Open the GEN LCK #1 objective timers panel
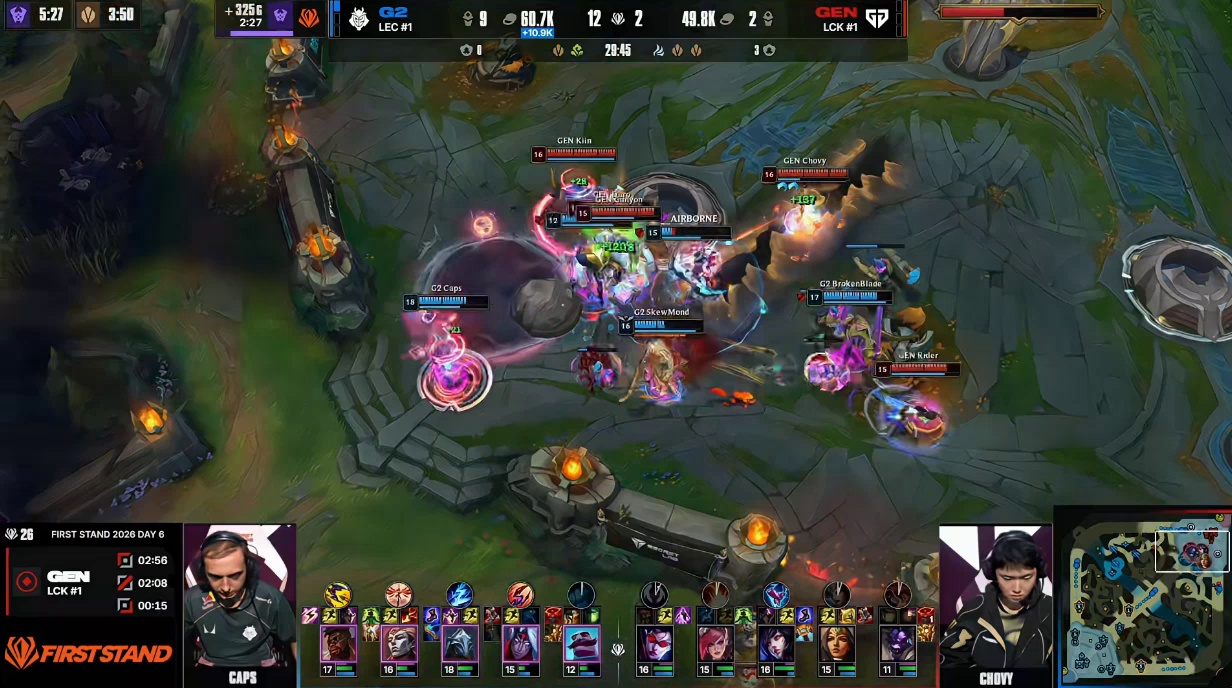Viewport: 1232px width, 688px height. coord(90,582)
